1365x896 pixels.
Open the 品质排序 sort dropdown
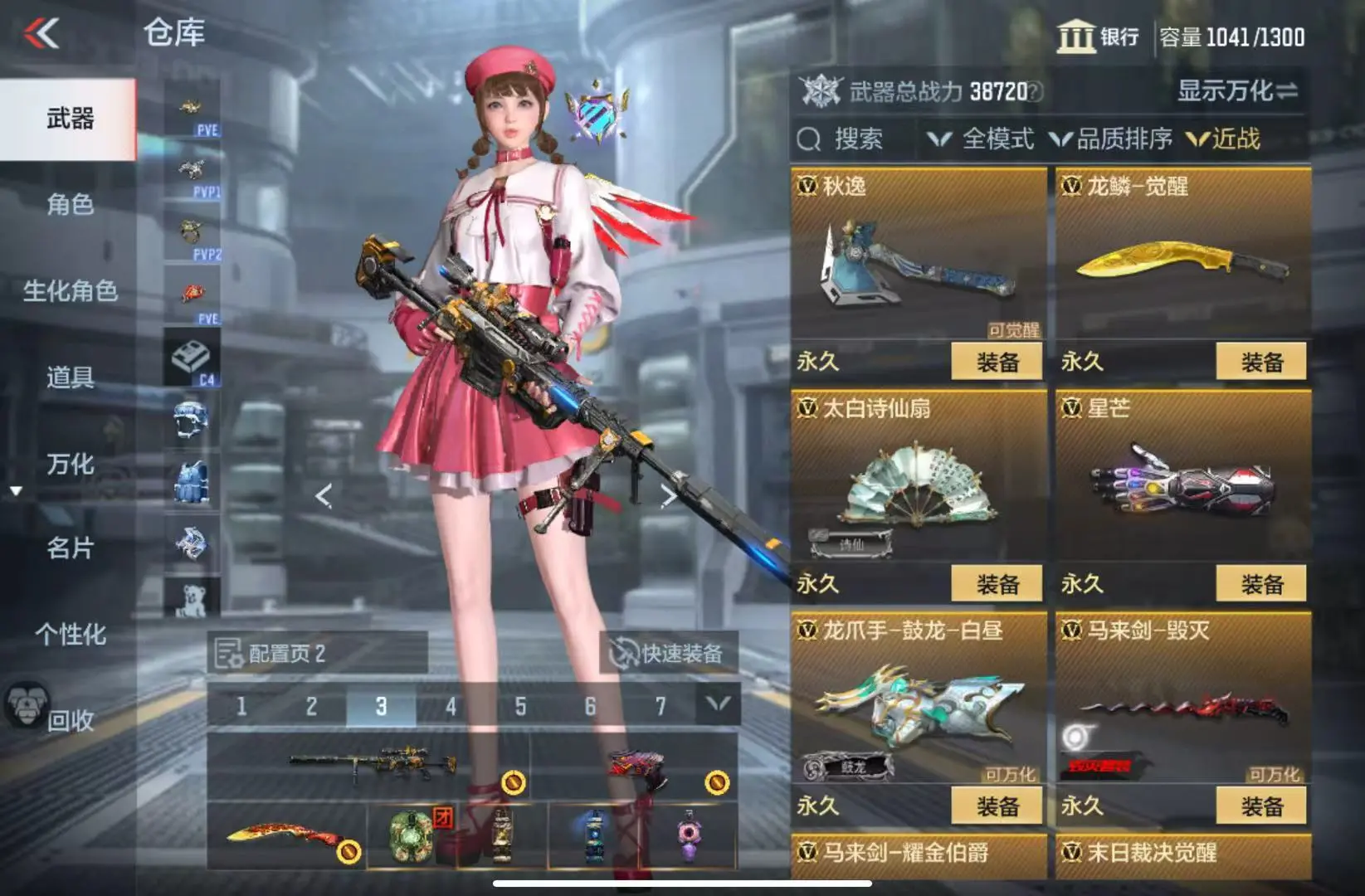[1111, 139]
